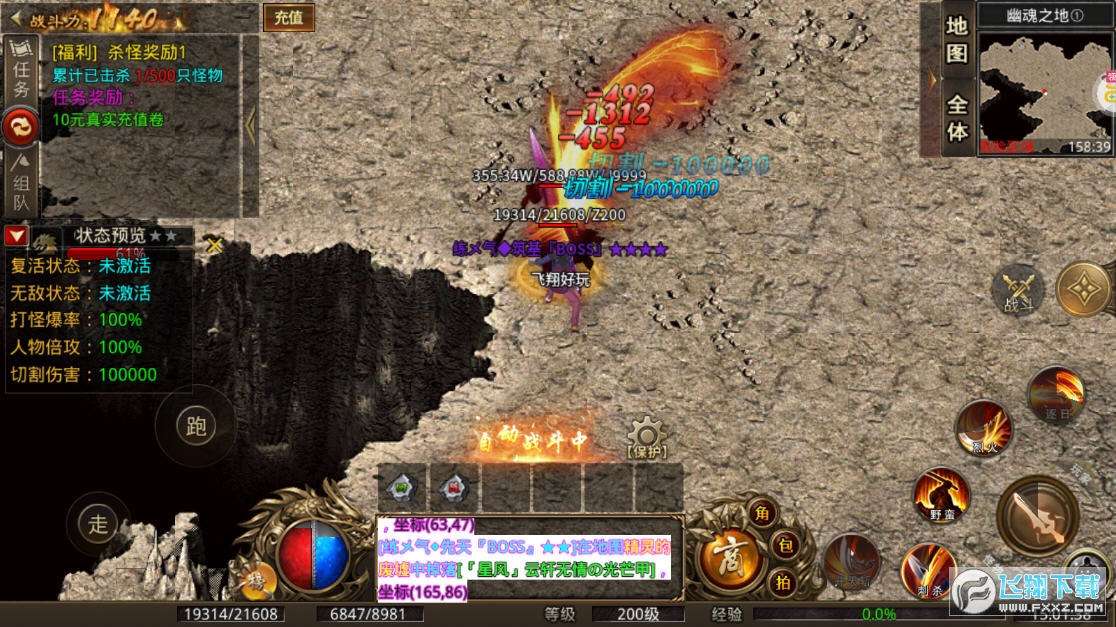Open the 包 bag inventory button
Screen dimensions: 1116x627
pos(785,546)
